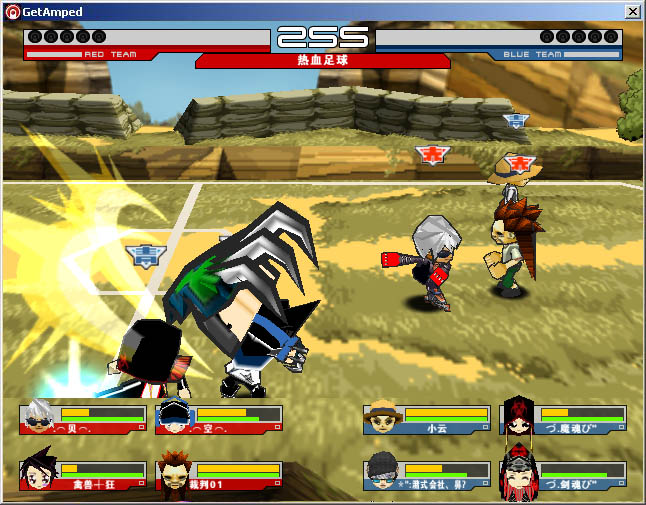Select the grey cap blue team player portrait
Screen dimensions: 646x505
(x=384, y=475)
